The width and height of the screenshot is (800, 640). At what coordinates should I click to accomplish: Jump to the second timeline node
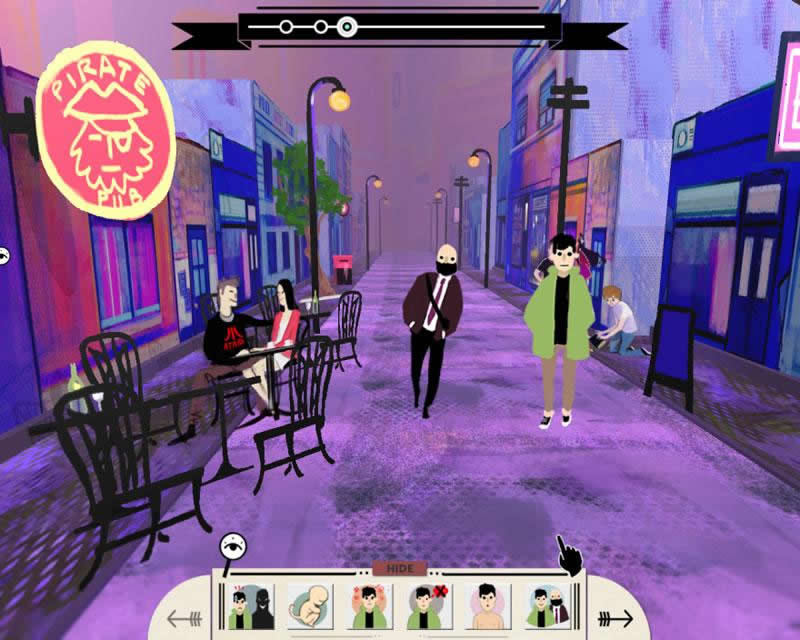[320, 27]
